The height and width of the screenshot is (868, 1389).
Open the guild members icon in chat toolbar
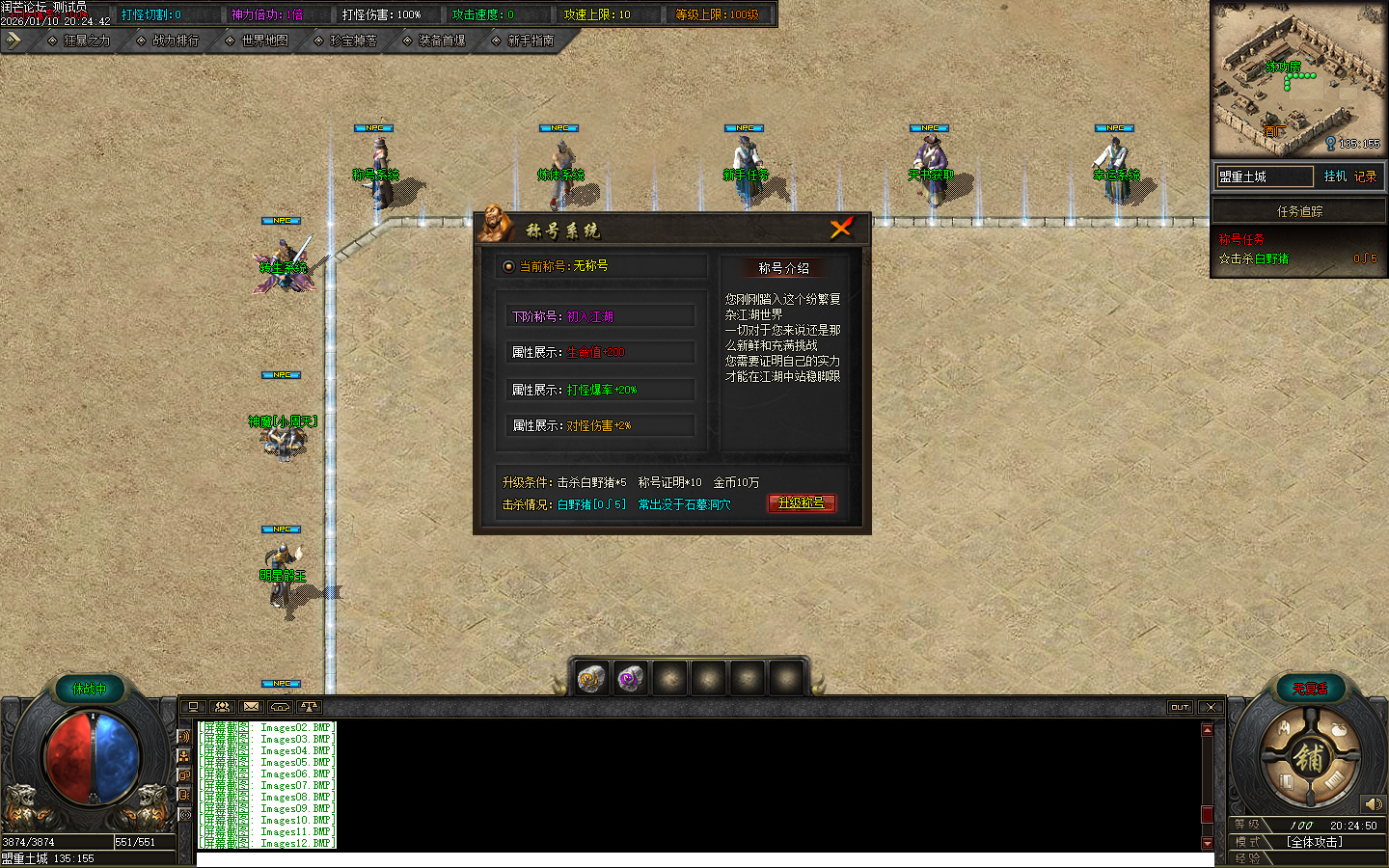221,706
